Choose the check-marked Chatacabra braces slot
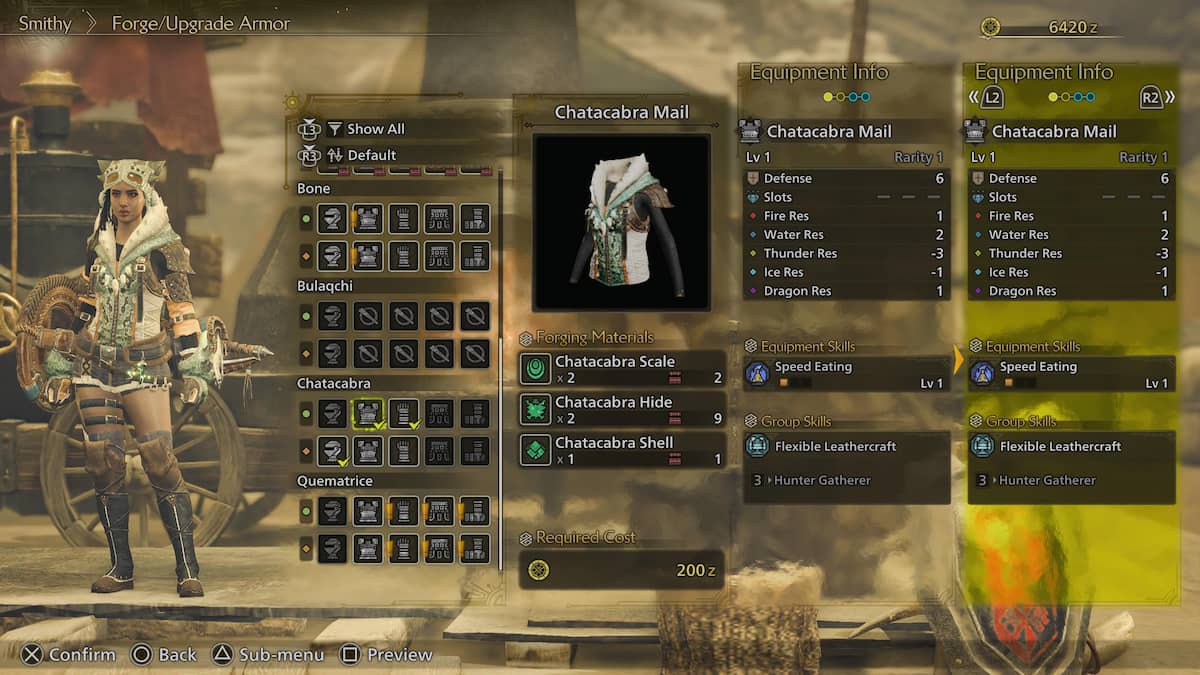 pos(403,413)
